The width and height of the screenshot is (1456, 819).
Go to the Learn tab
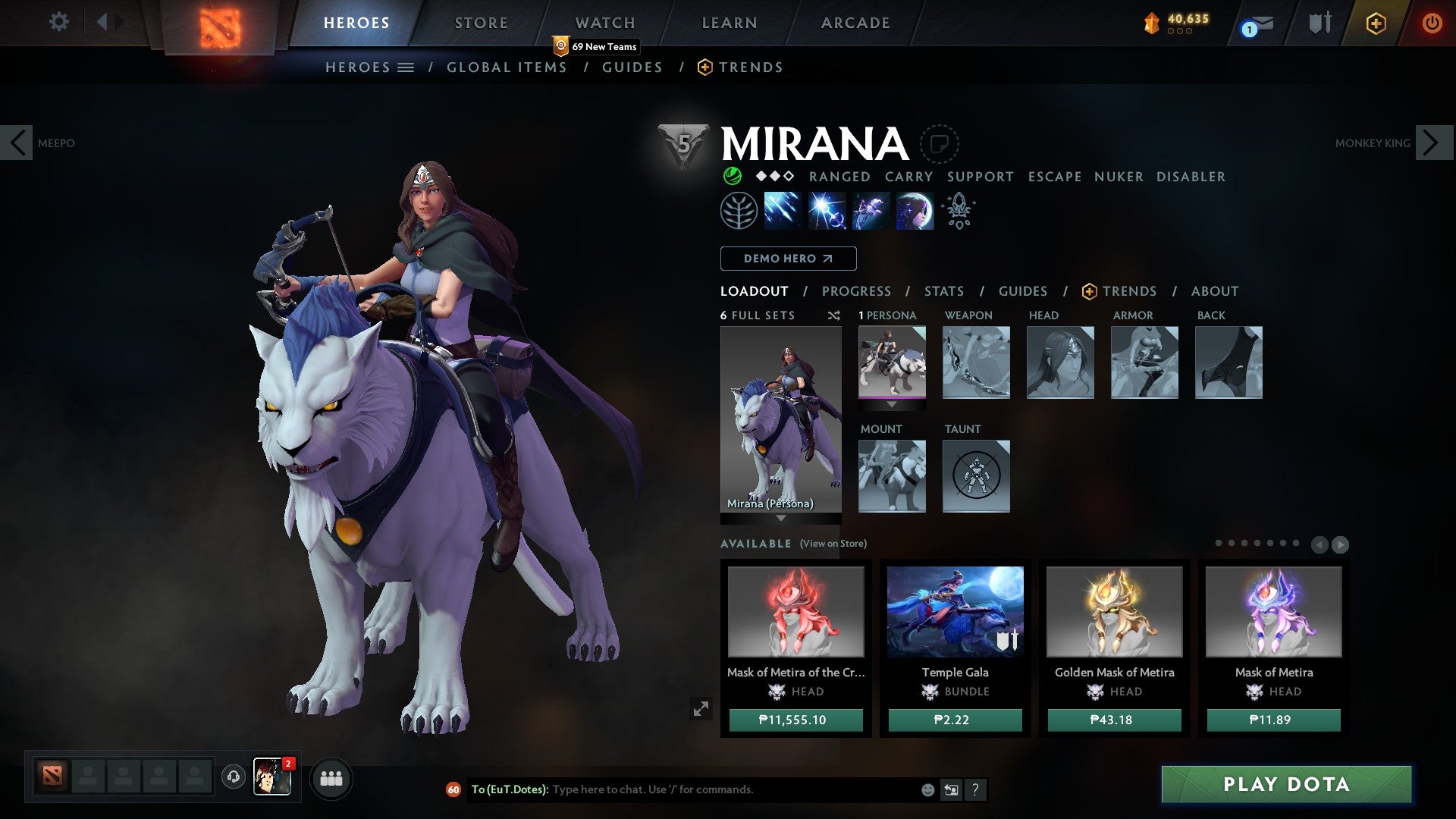click(x=730, y=23)
